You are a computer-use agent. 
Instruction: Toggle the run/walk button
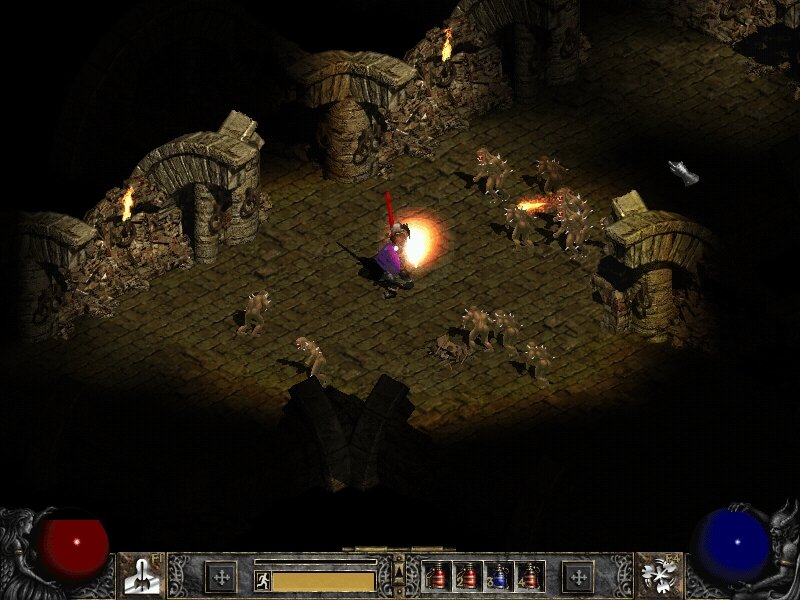263,580
